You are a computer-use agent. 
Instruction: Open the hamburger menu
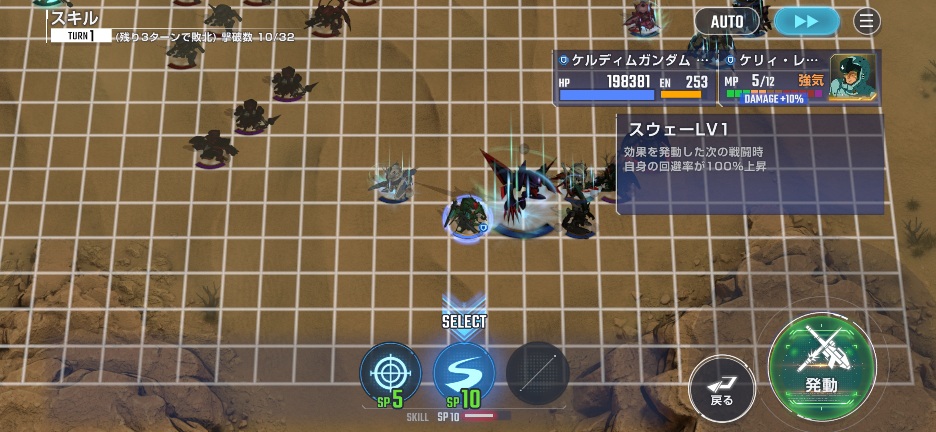[x=867, y=20]
